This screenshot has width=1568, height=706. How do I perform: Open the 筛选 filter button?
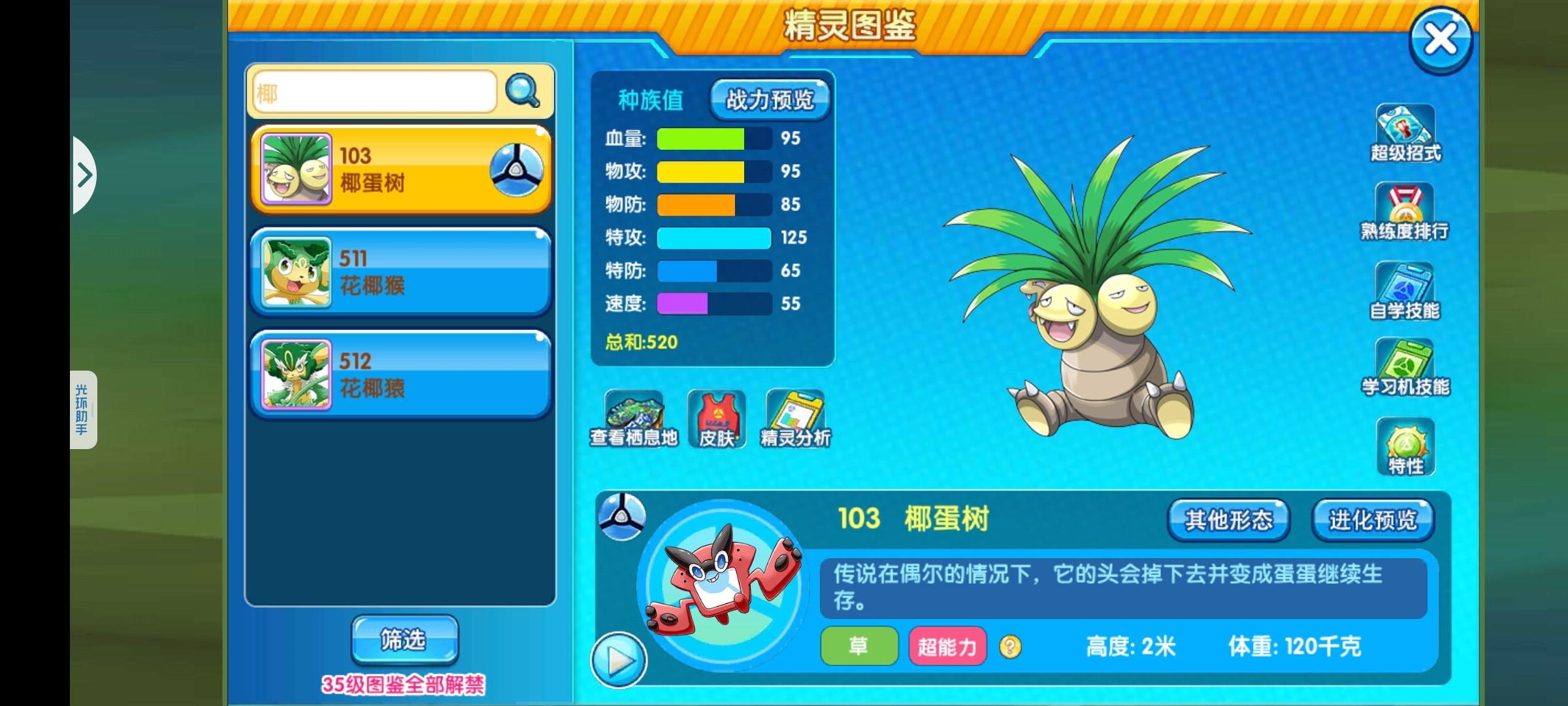point(404,639)
